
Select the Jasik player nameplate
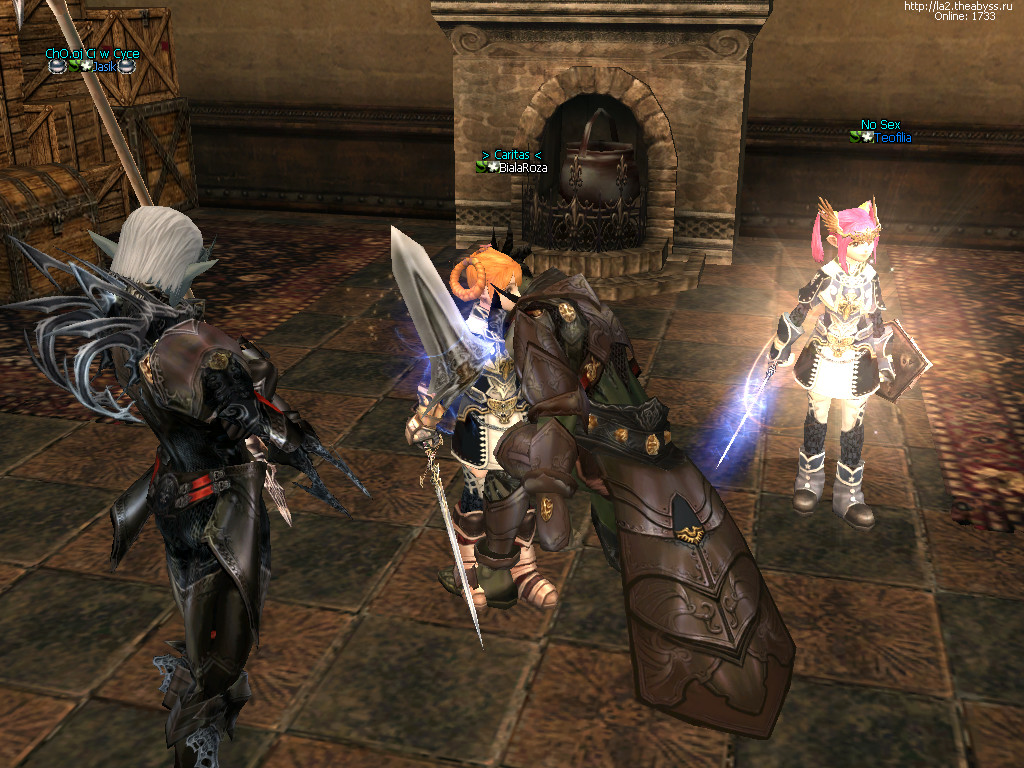pos(104,66)
